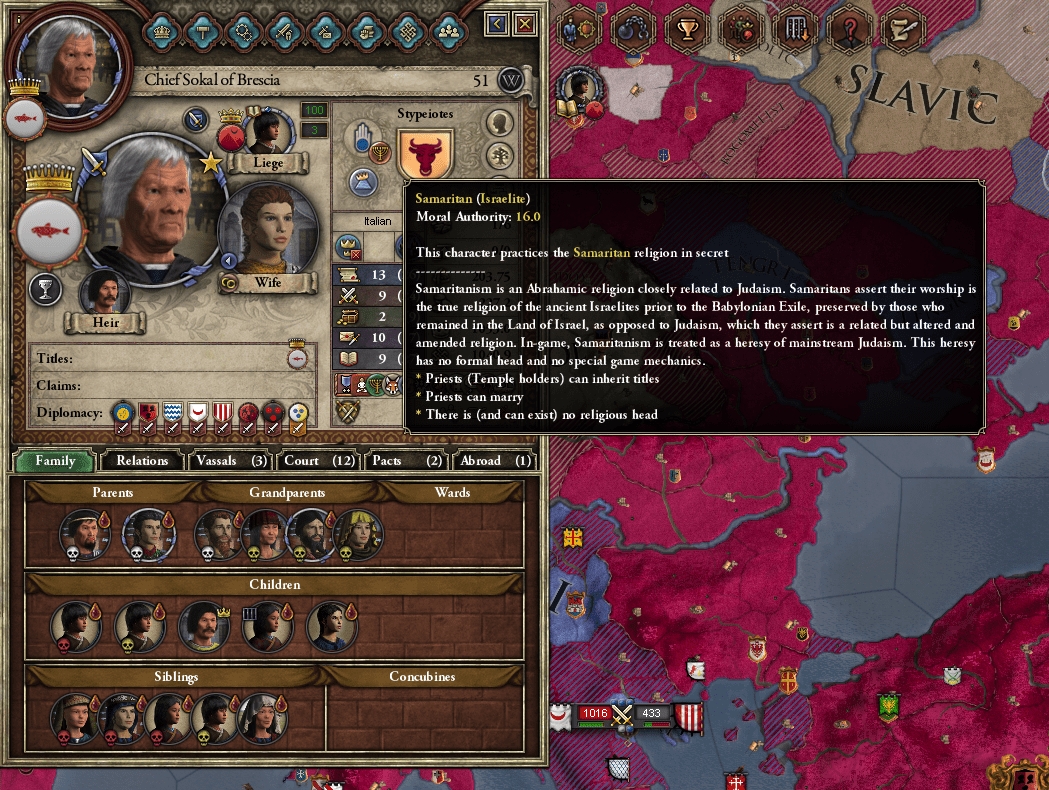Switch to the Relations tab
The width and height of the screenshot is (1049, 790).
pyautogui.click(x=142, y=461)
